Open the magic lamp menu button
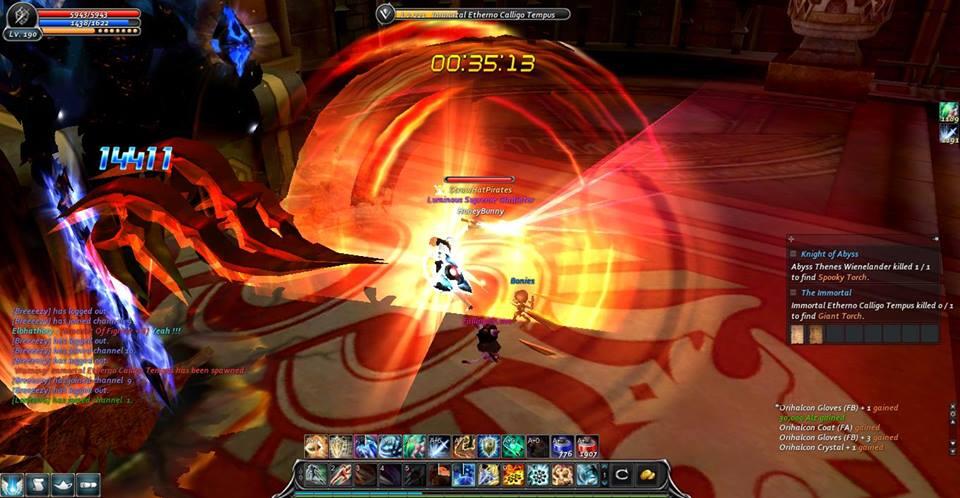960x498 pixels. tap(62, 484)
